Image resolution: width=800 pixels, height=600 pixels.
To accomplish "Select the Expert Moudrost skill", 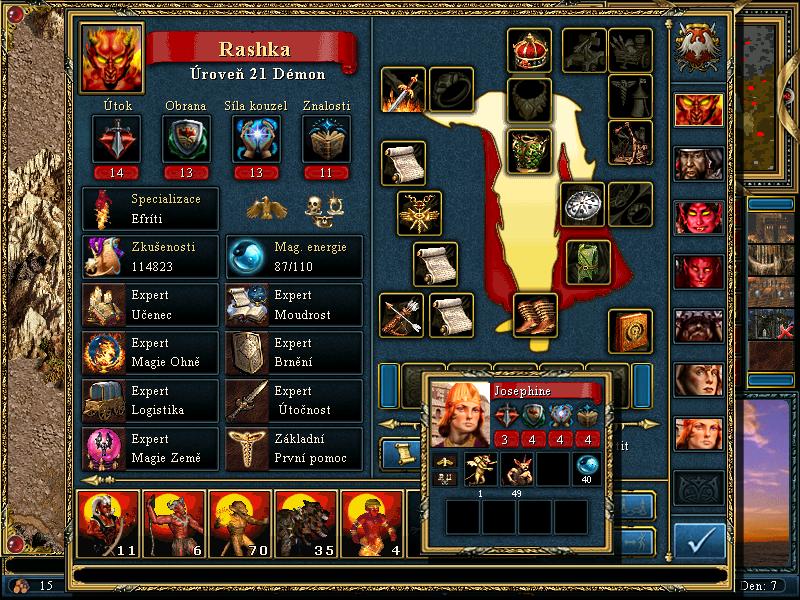I will tap(294, 304).
